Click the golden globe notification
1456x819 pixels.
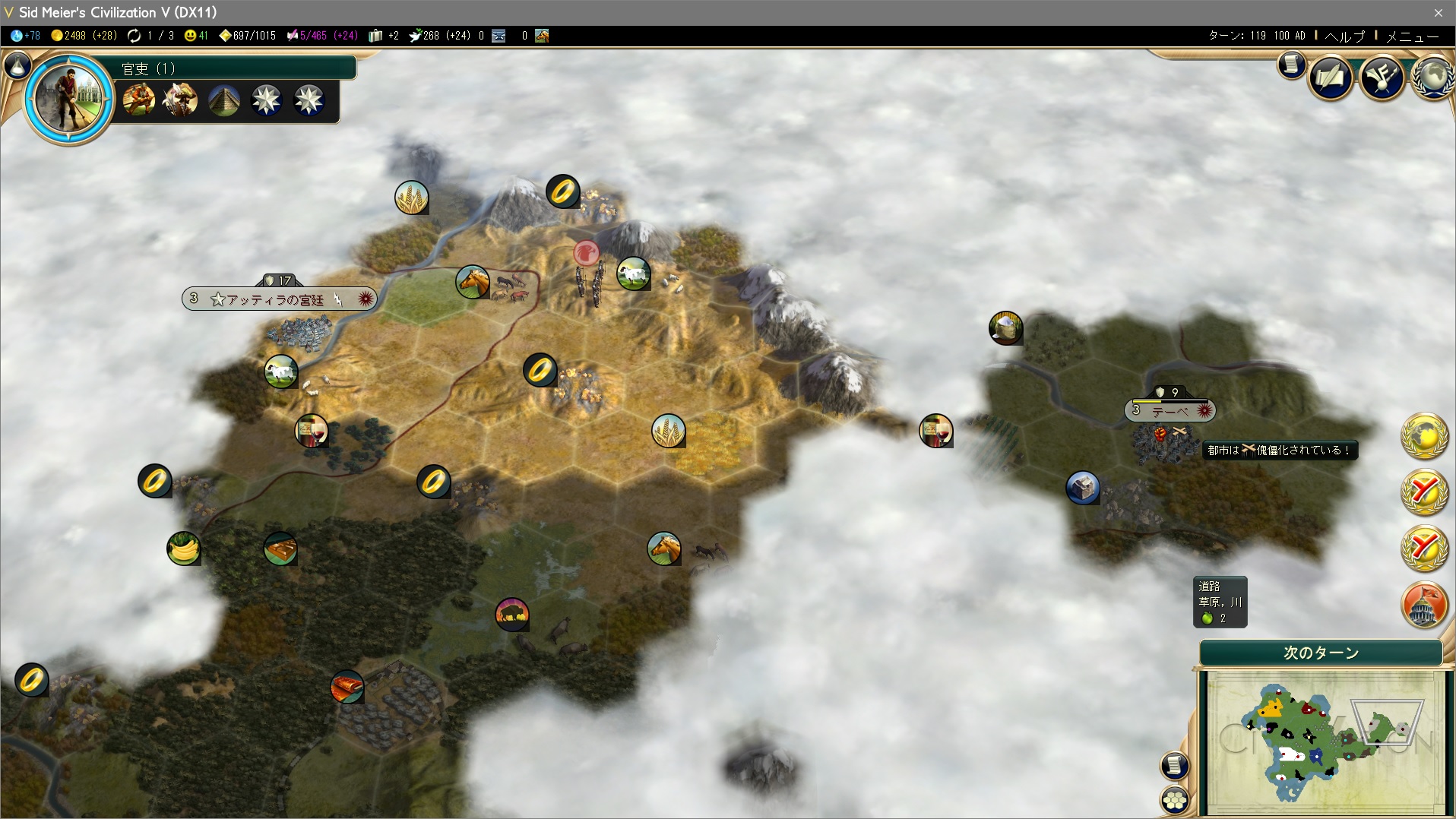click(1424, 436)
